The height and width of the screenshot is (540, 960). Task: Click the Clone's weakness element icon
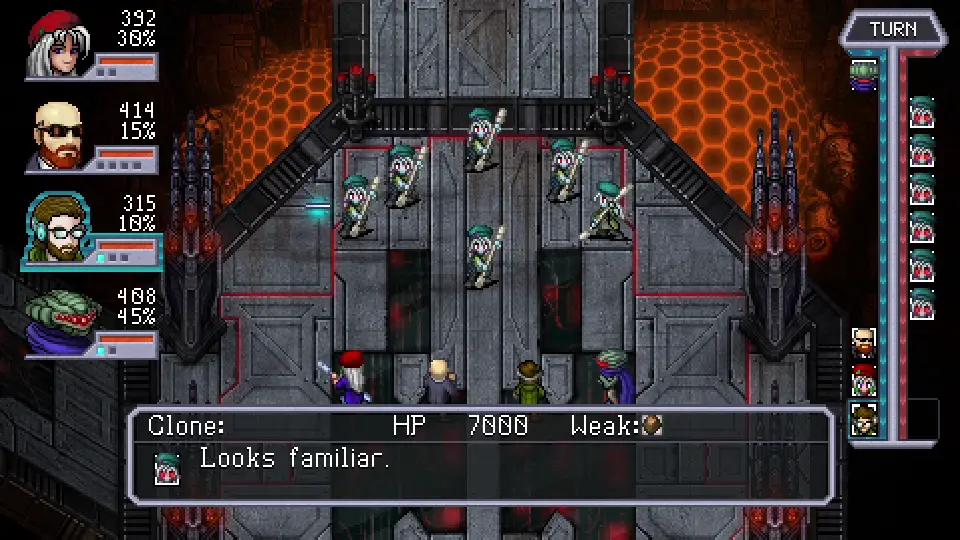652,426
